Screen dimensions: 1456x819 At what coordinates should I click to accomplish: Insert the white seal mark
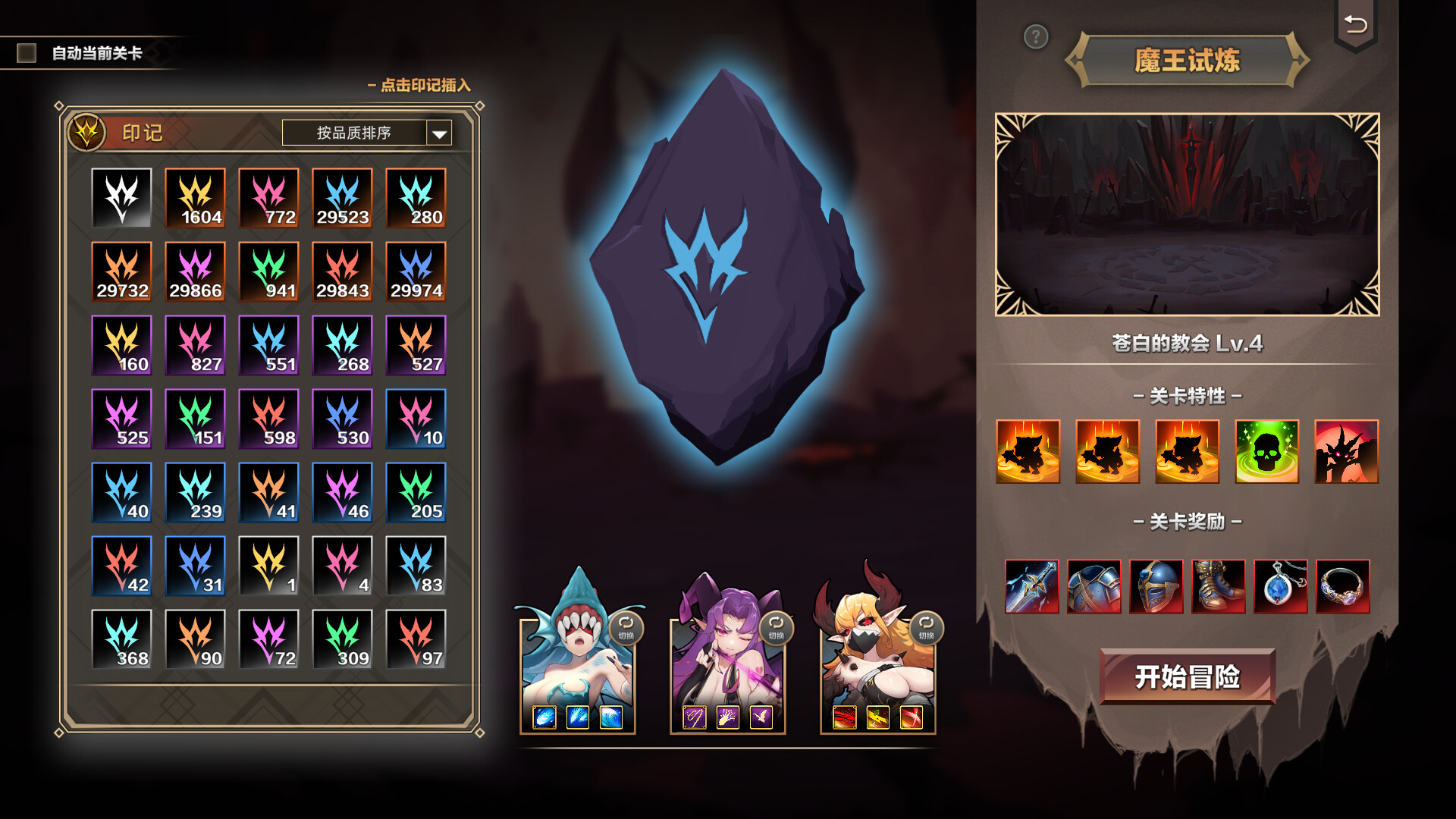[122, 199]
